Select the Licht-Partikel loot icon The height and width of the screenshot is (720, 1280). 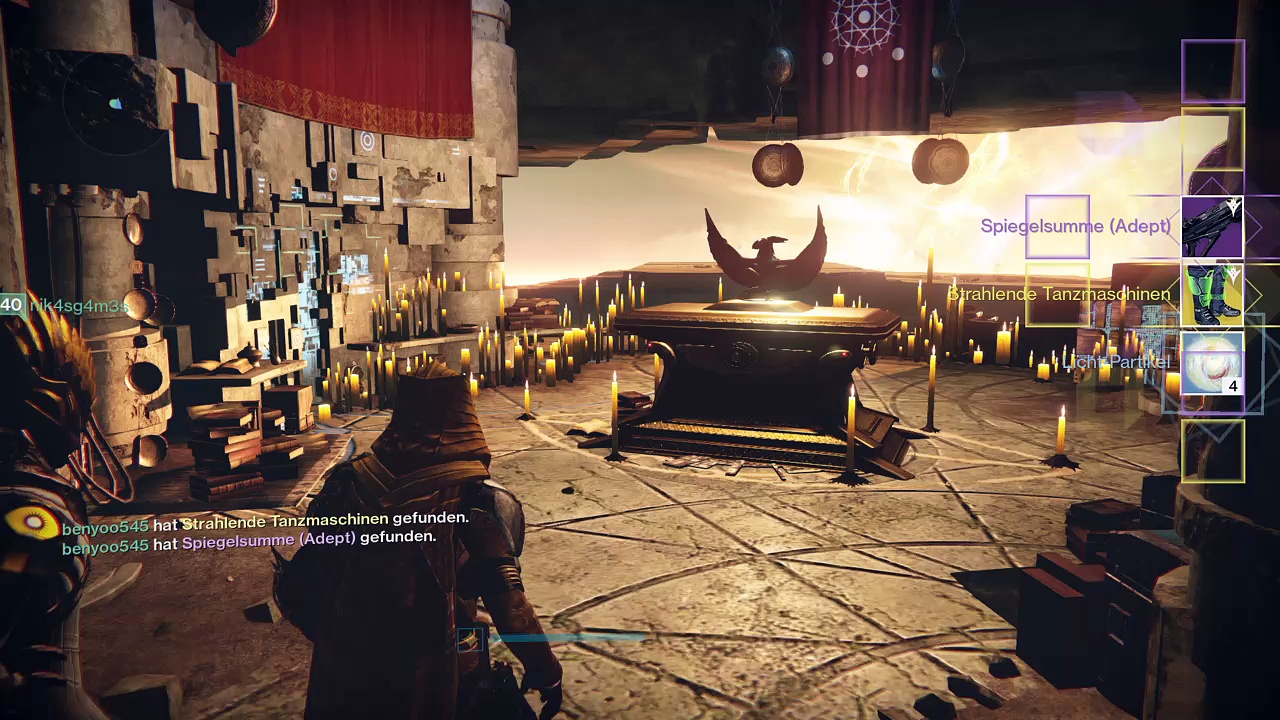(1212, 363)
